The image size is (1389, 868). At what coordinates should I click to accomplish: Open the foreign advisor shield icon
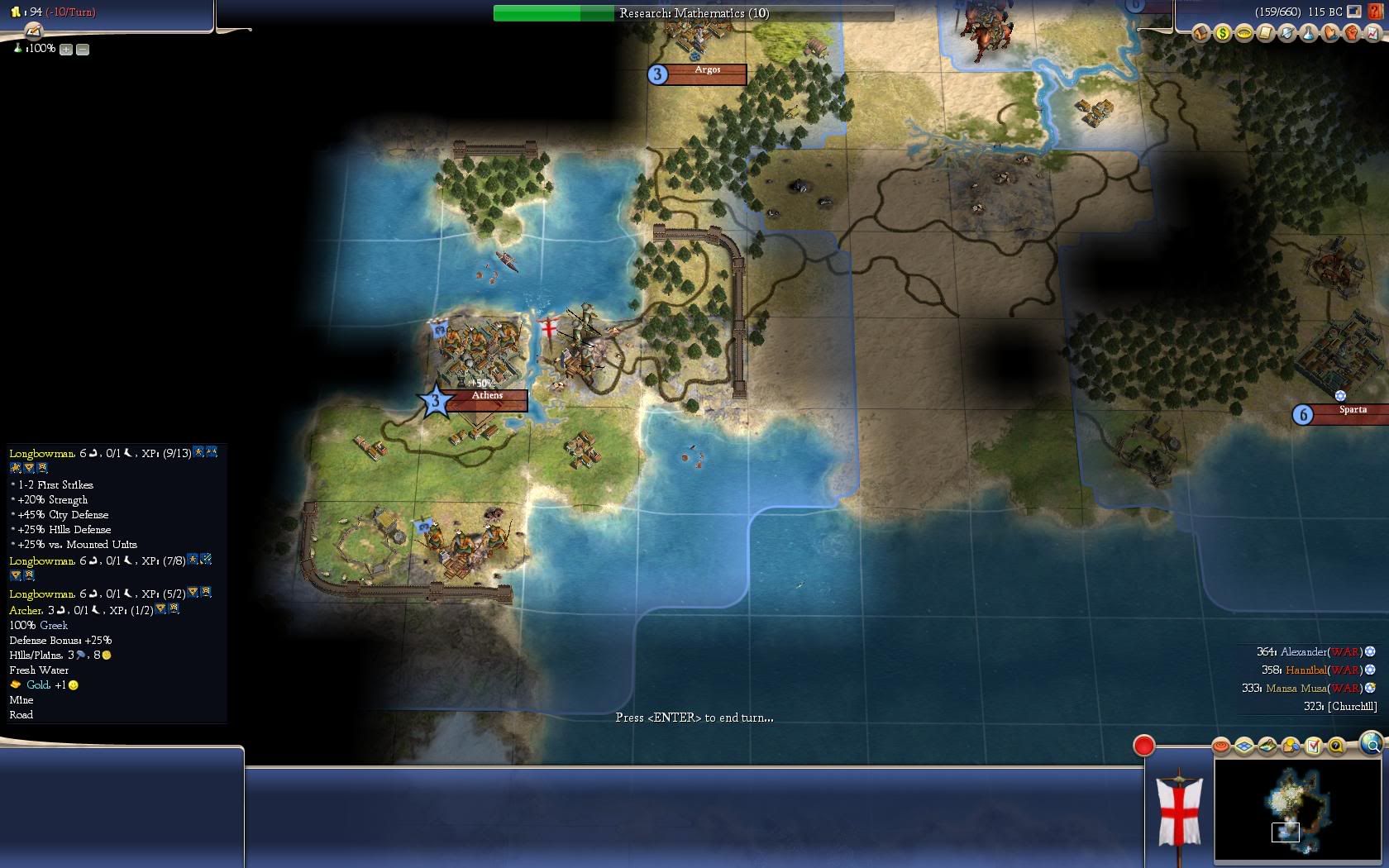click(1286, 33)
